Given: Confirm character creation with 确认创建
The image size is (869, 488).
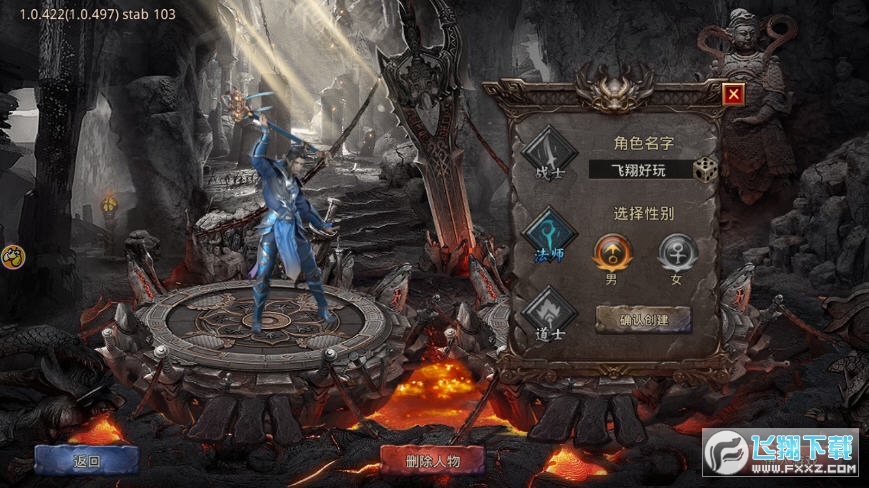Looking at the screenshot, I should [x=644, y=320].
